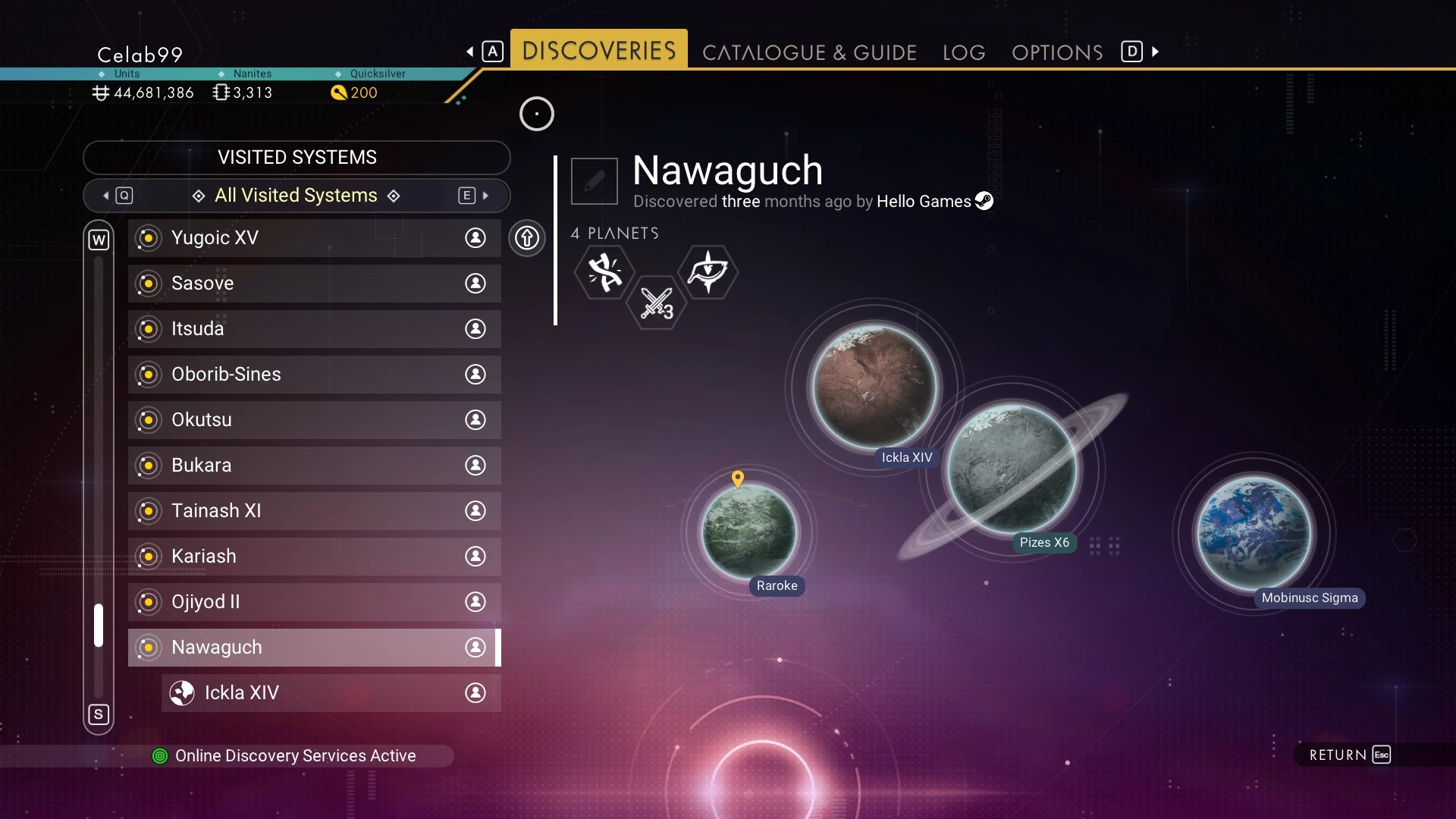1456x819 pixels.
Task: Rename the Nawaguch system with the pencil icon
Action: 595,181
